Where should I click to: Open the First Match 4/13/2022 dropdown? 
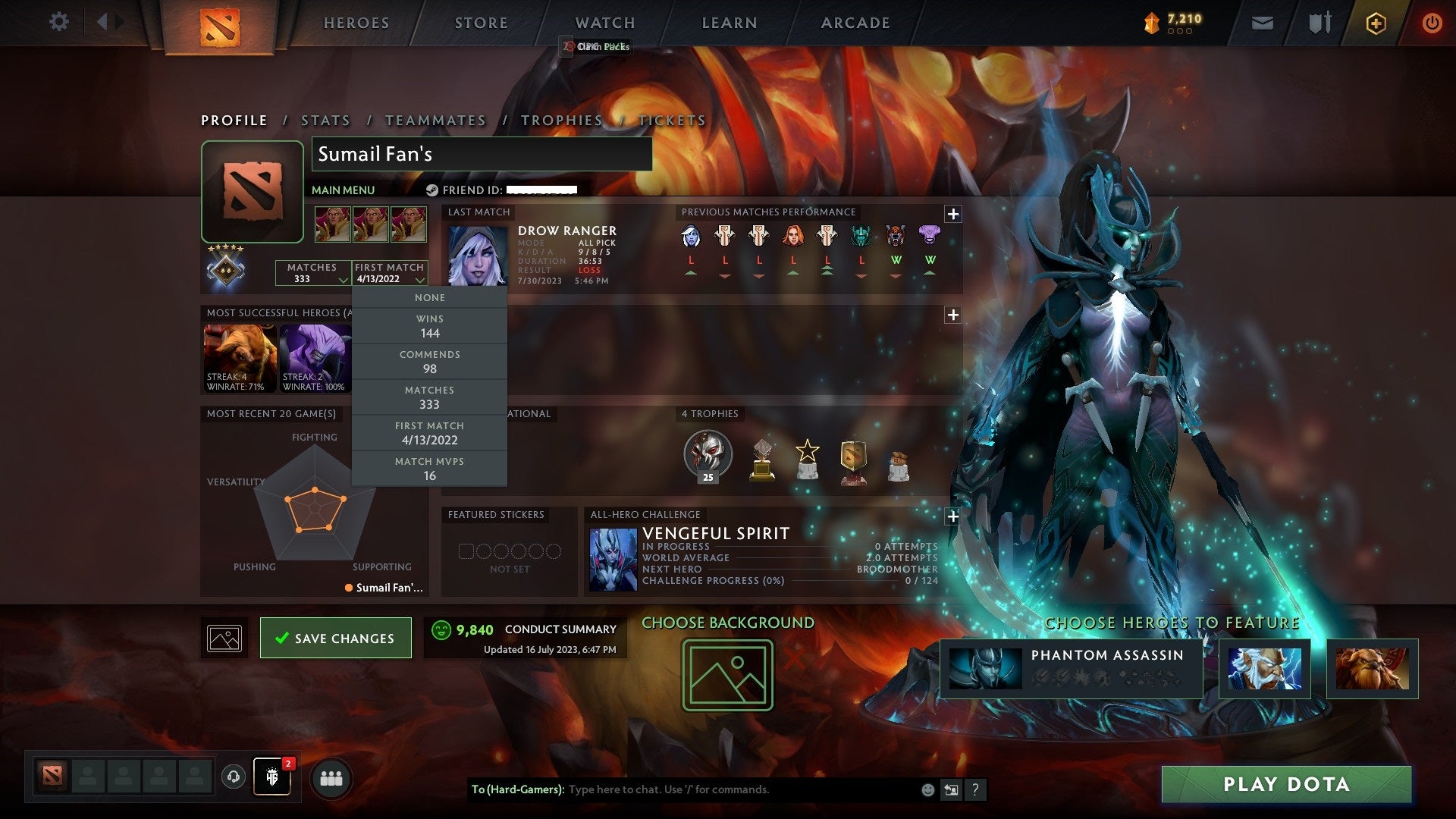[x=391, y=274]
